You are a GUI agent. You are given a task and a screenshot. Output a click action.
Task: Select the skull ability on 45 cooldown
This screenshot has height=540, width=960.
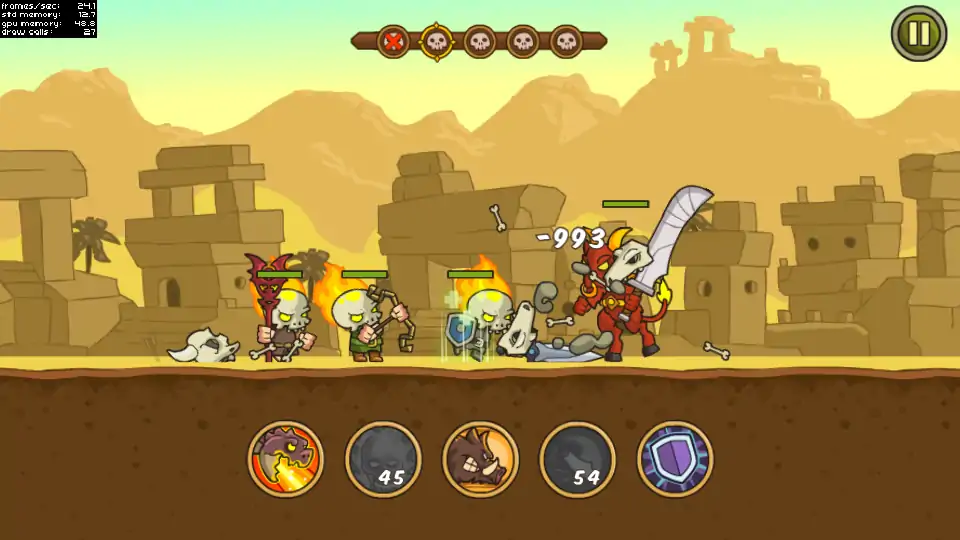383,459
